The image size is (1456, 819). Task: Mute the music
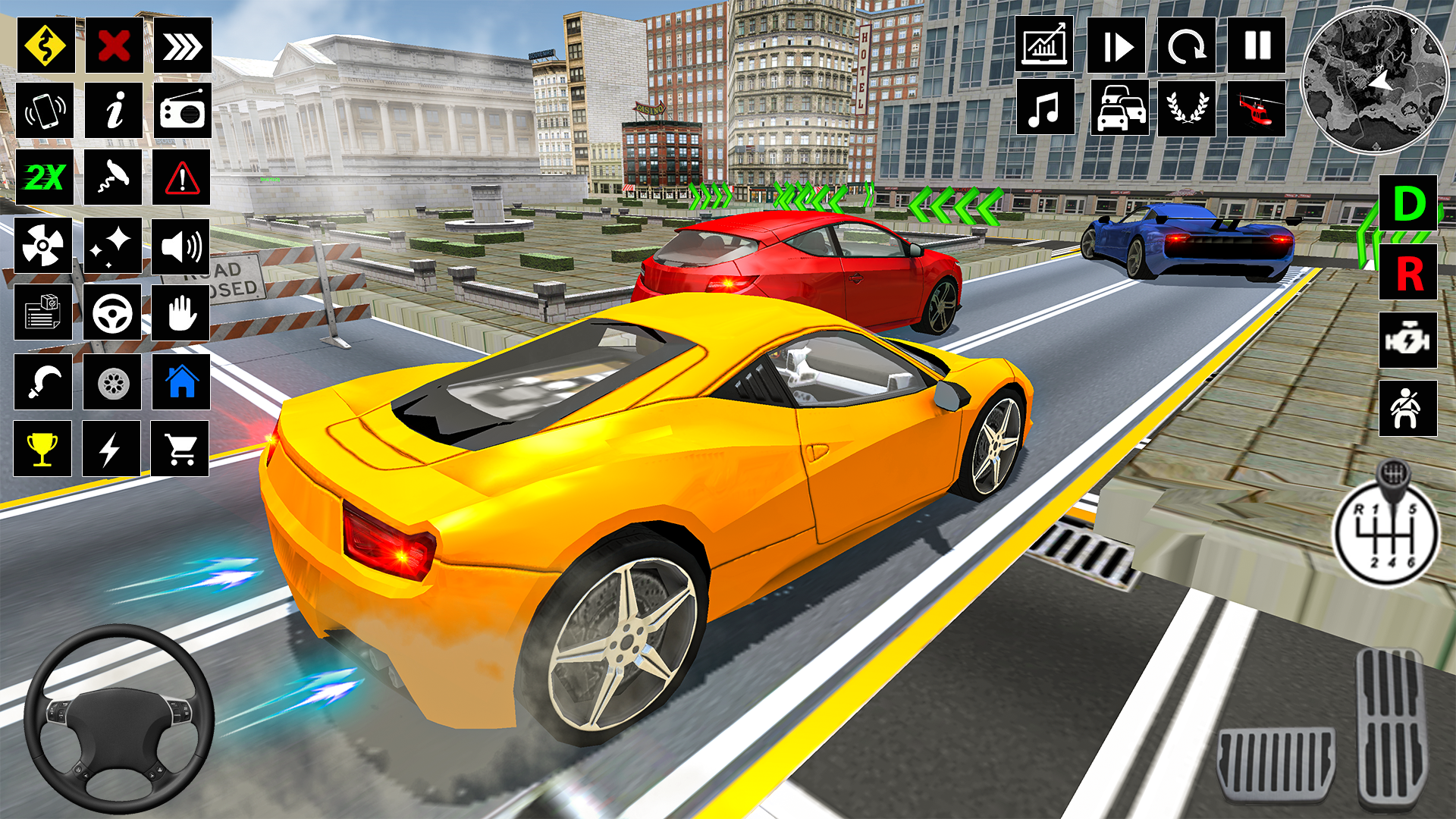tap(1044, 114)
